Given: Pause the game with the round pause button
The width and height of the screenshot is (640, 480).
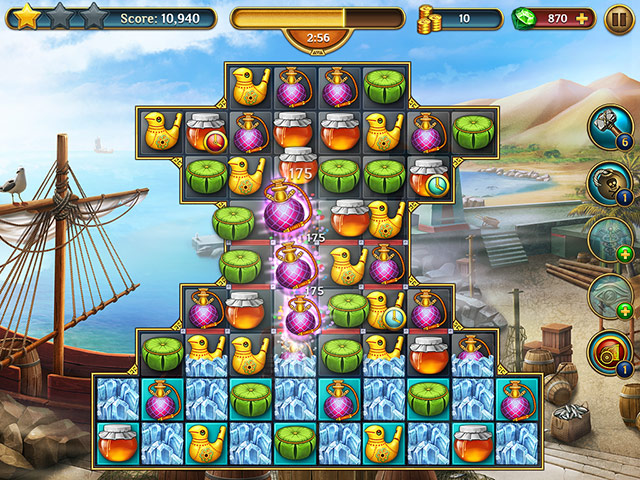Looking at the screenshot, I should tap(618, 19).
